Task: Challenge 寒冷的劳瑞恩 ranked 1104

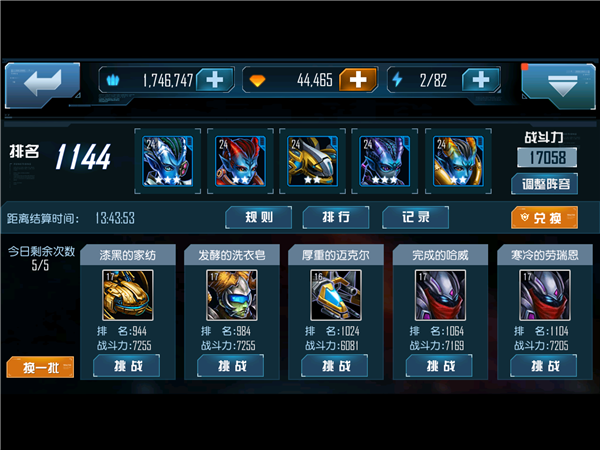Action: pyautogui.click(x=545, y=366)
